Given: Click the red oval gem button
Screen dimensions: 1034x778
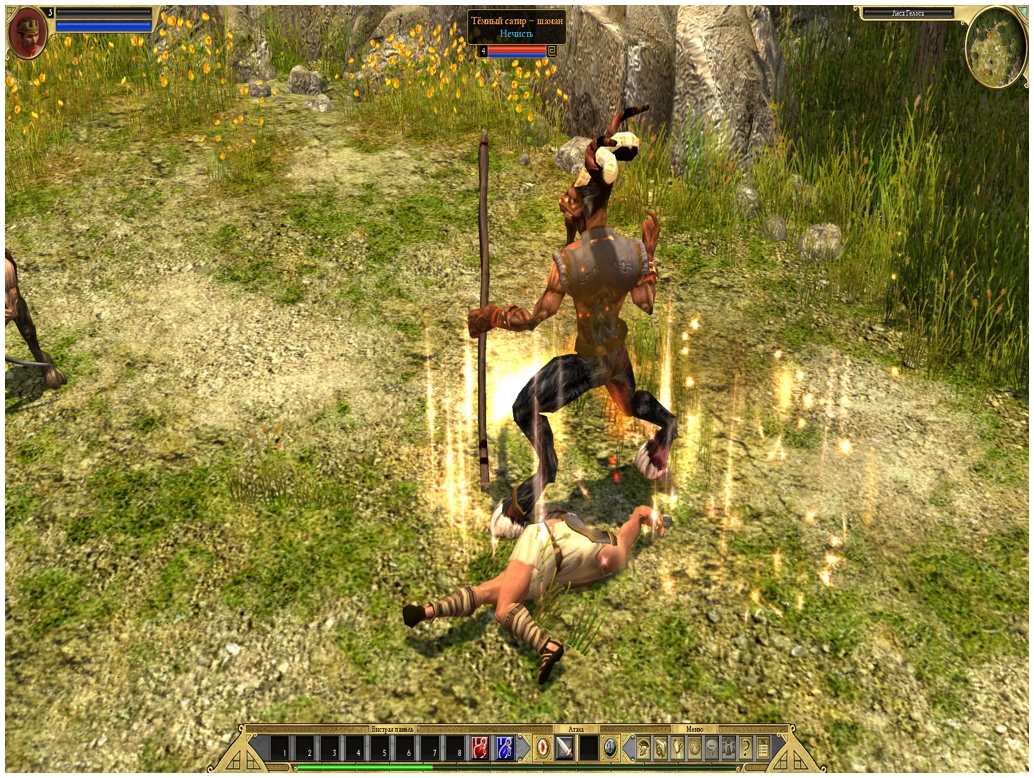Looking at the screenshot, I should click(541, 748).
